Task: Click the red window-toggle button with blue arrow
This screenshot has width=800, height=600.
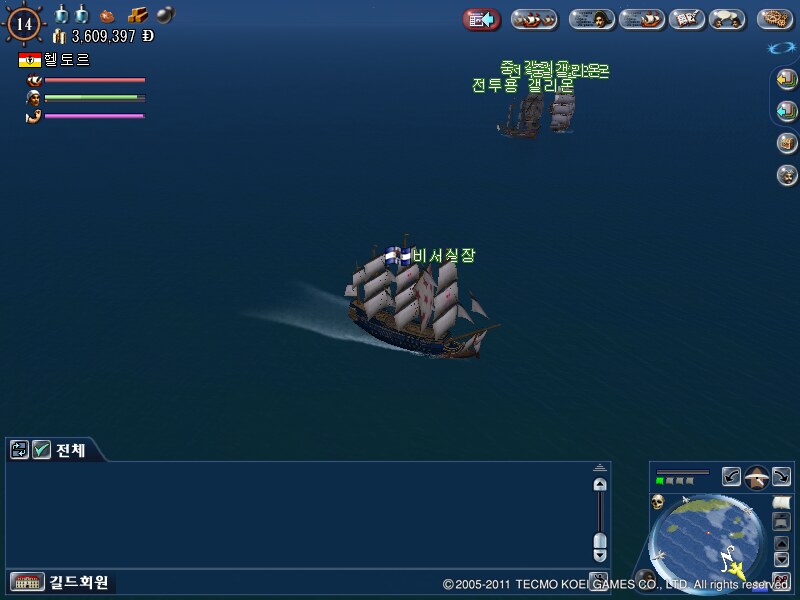Action: [481, 19]
